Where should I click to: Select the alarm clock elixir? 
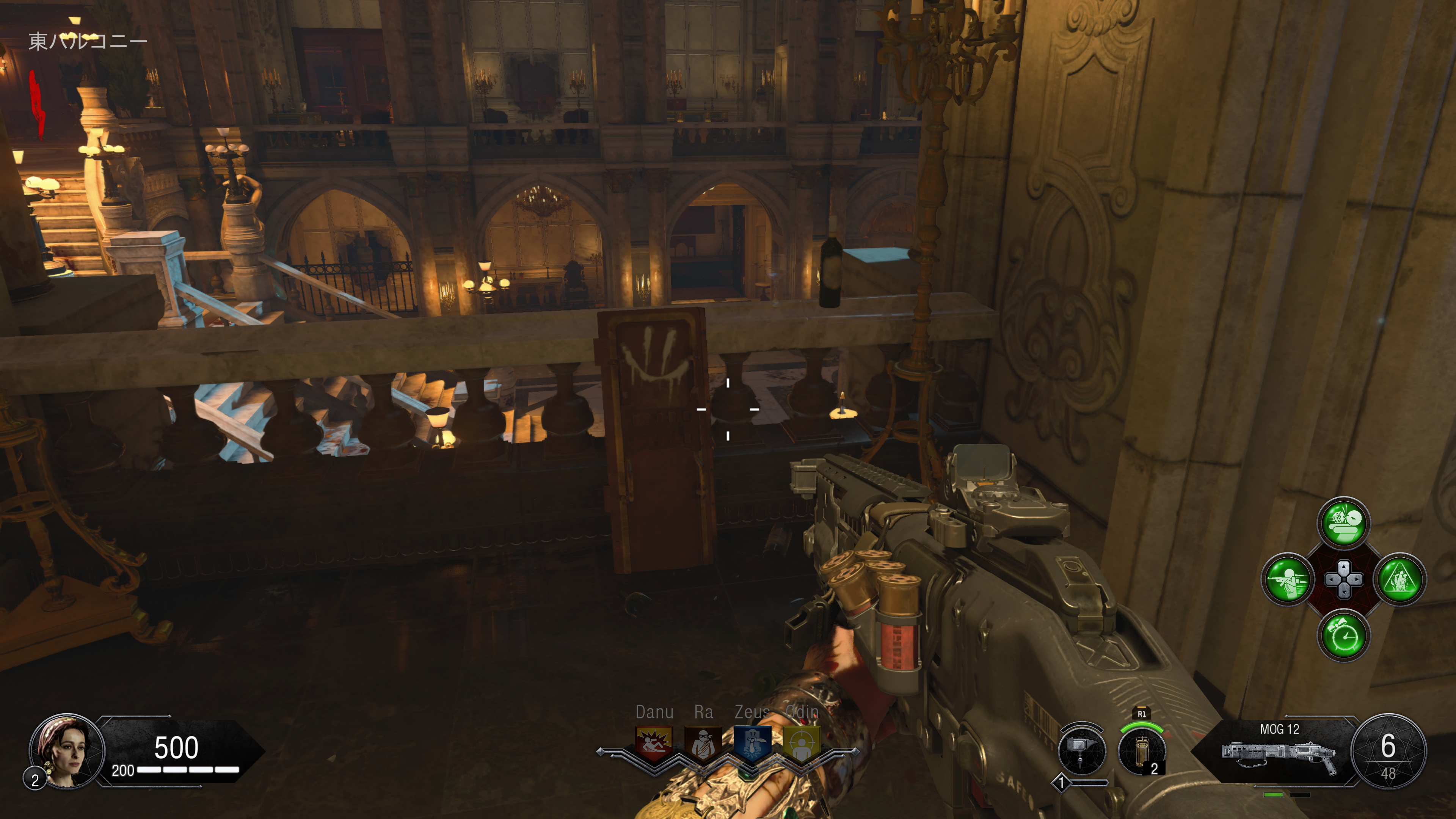(x=1343, y=636)
